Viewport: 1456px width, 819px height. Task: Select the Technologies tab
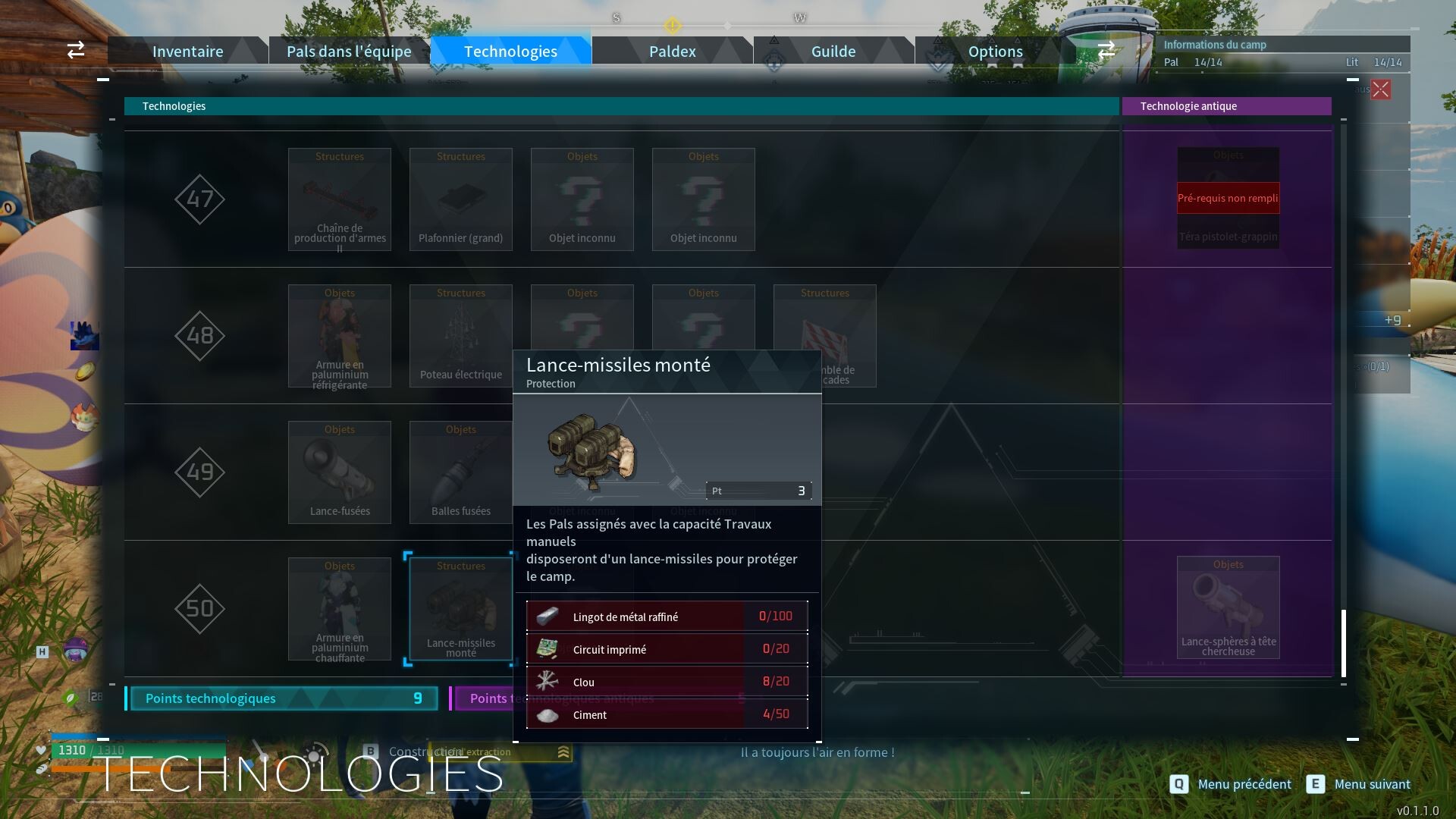[x=510, y=52]
